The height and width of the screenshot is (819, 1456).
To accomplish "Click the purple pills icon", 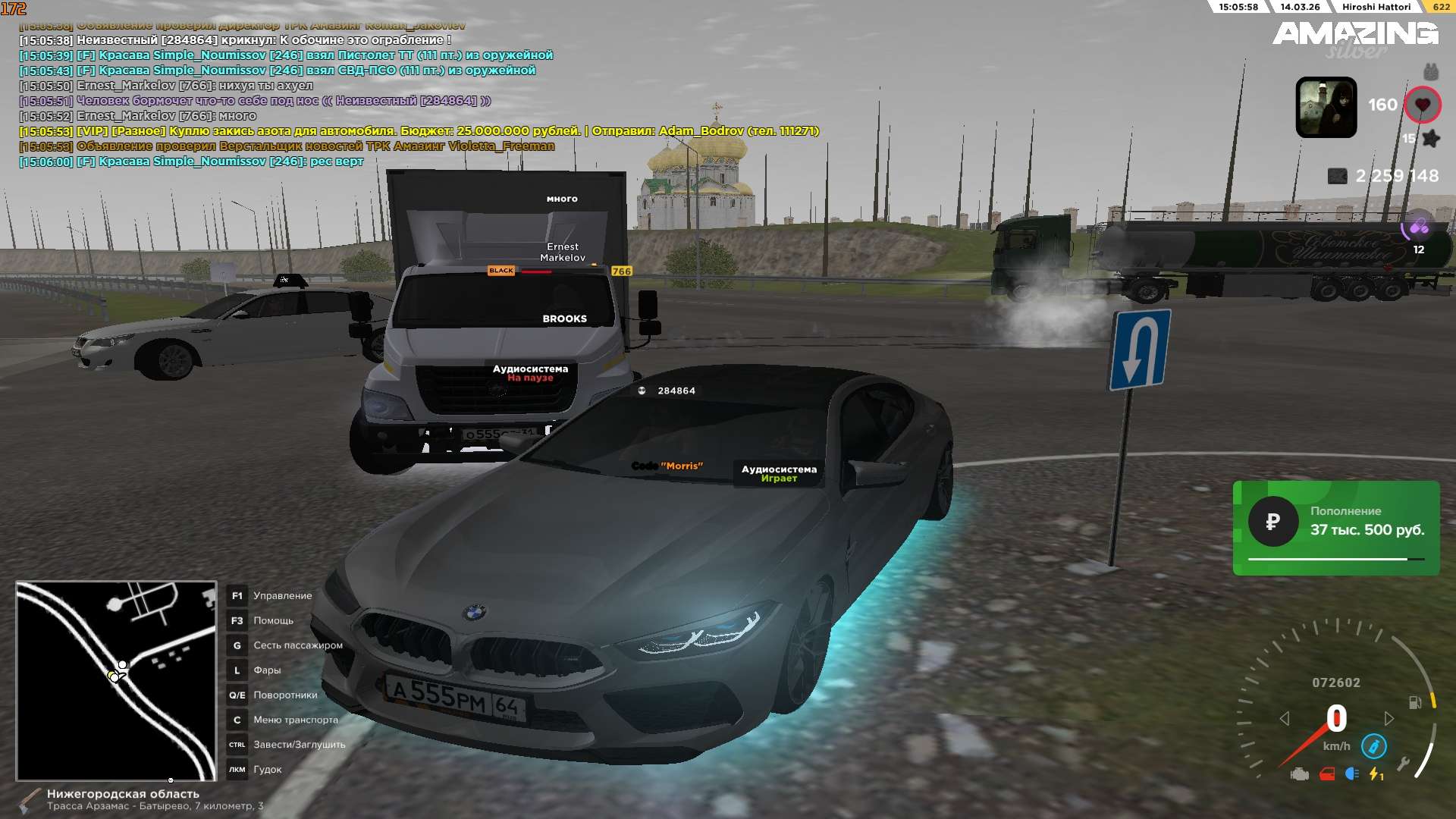I will pos(1418,227).
